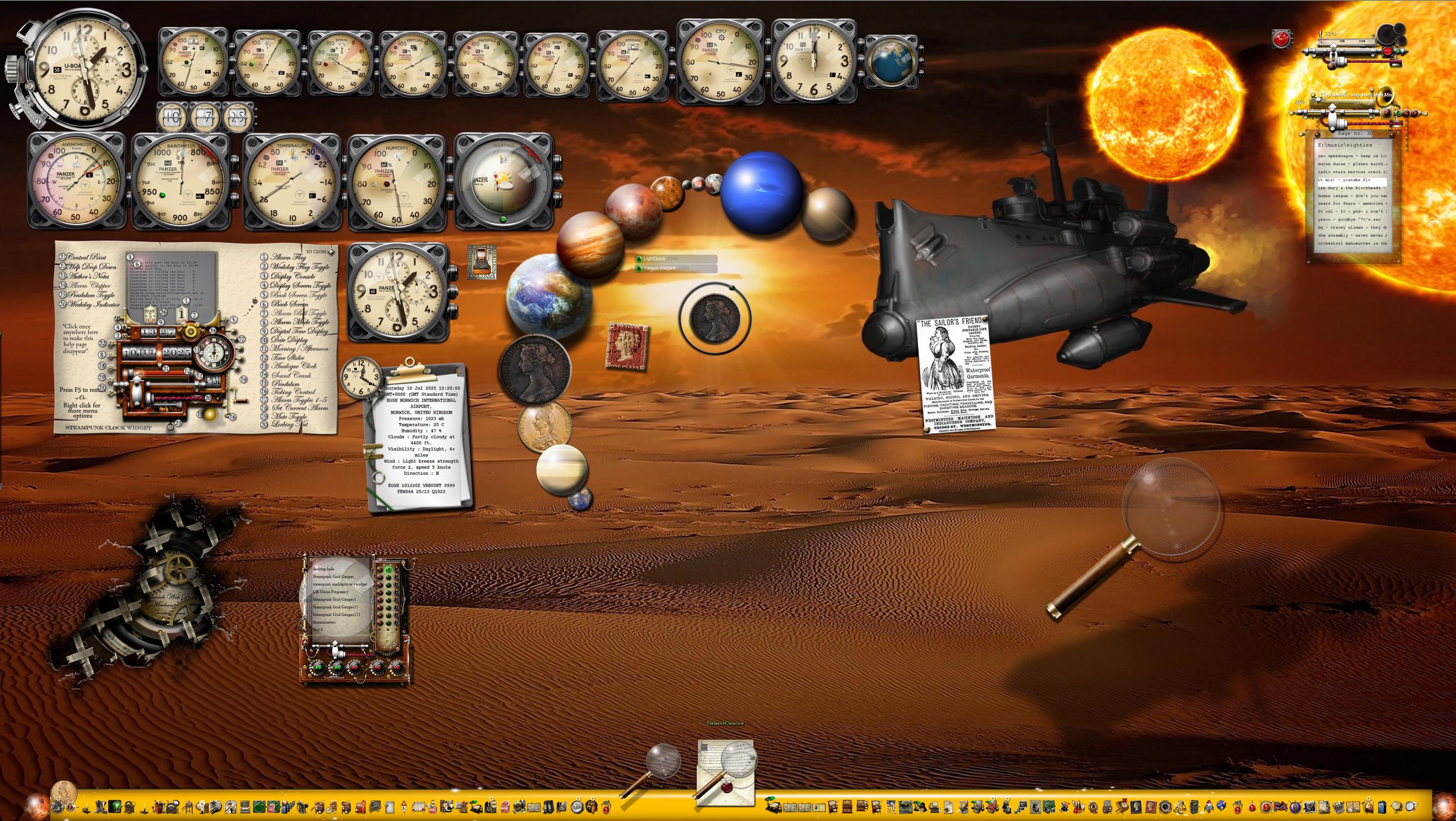Click the red REC button widget

click(1281, 39)
